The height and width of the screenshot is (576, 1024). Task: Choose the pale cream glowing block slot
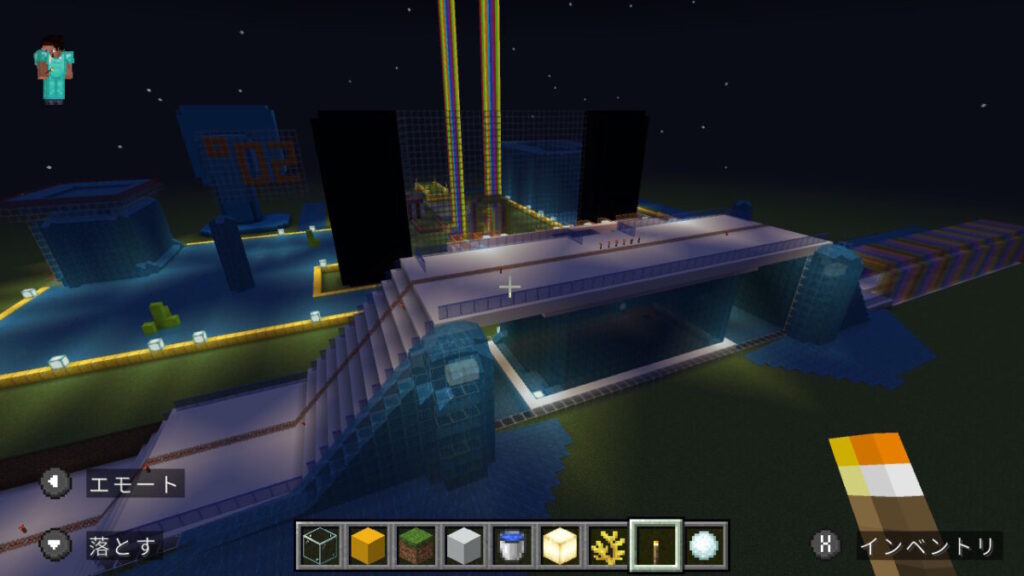pos(560,546)
